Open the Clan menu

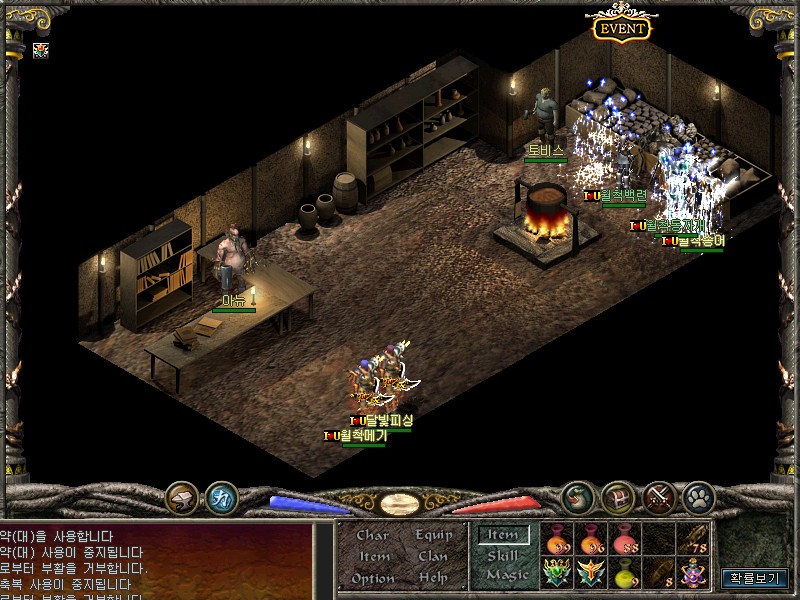tap(433, 556)
